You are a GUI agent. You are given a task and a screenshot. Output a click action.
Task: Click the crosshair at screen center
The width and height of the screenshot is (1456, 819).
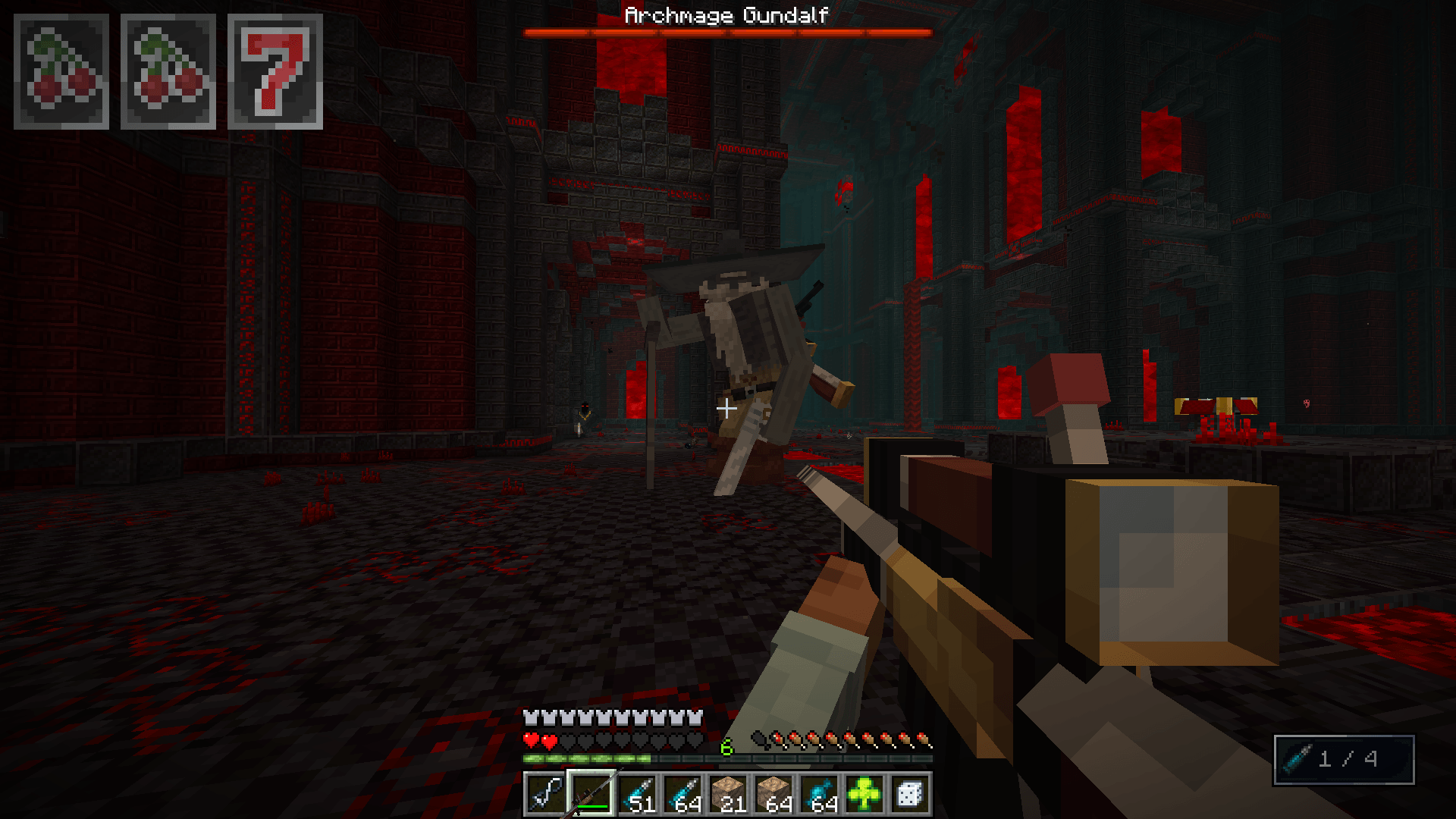[x=728, y=407]
